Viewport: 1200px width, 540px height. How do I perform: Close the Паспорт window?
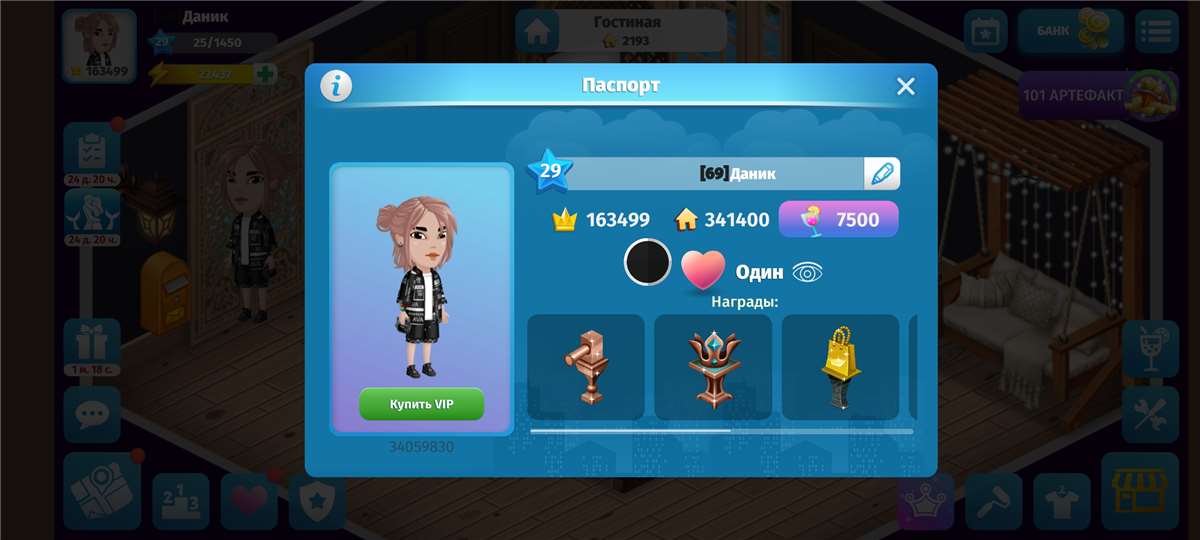click(x=905, y=87)
